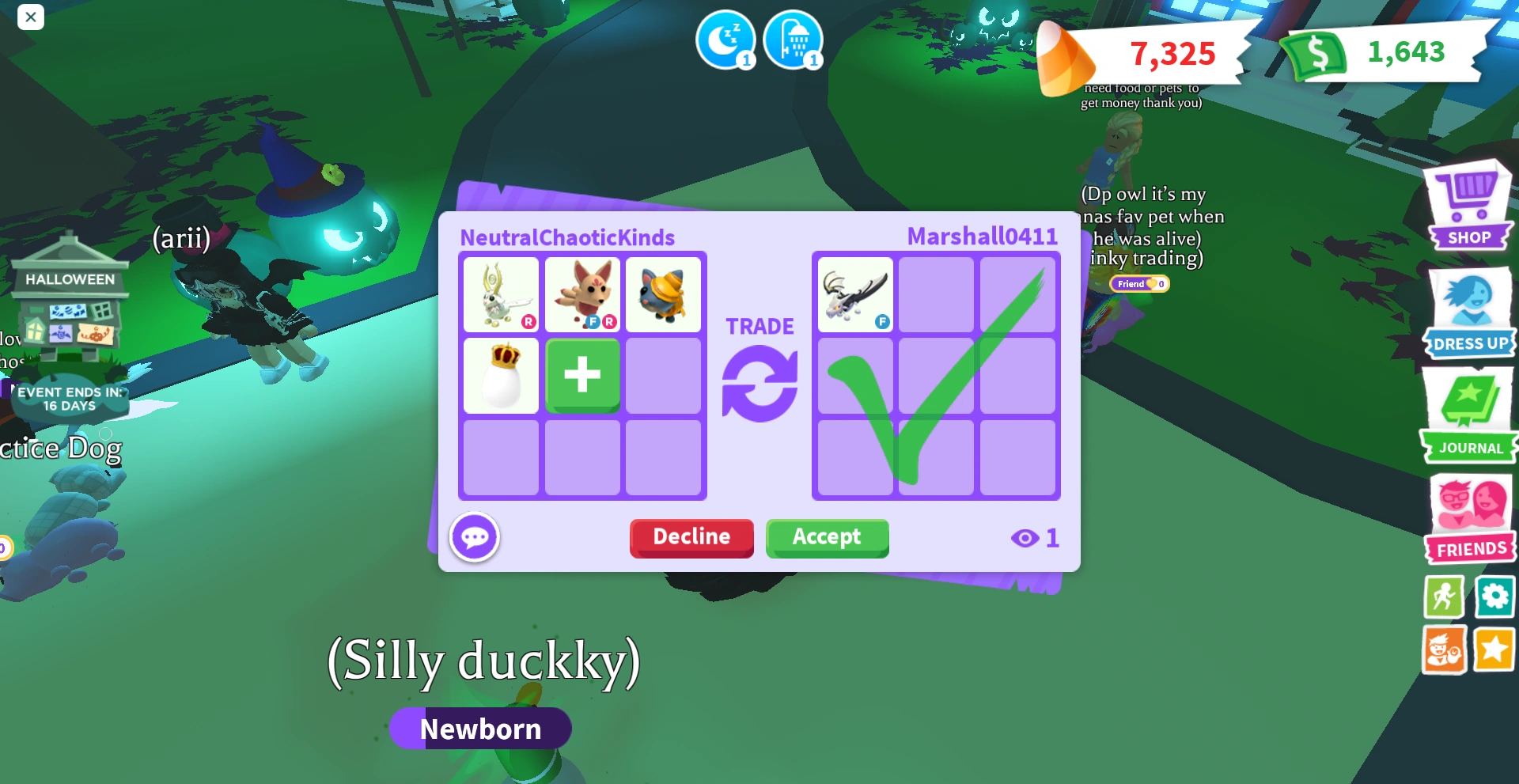Add another item with the plus slot
The width and height of the screenshot is (1519, 784).
point(582,376)
